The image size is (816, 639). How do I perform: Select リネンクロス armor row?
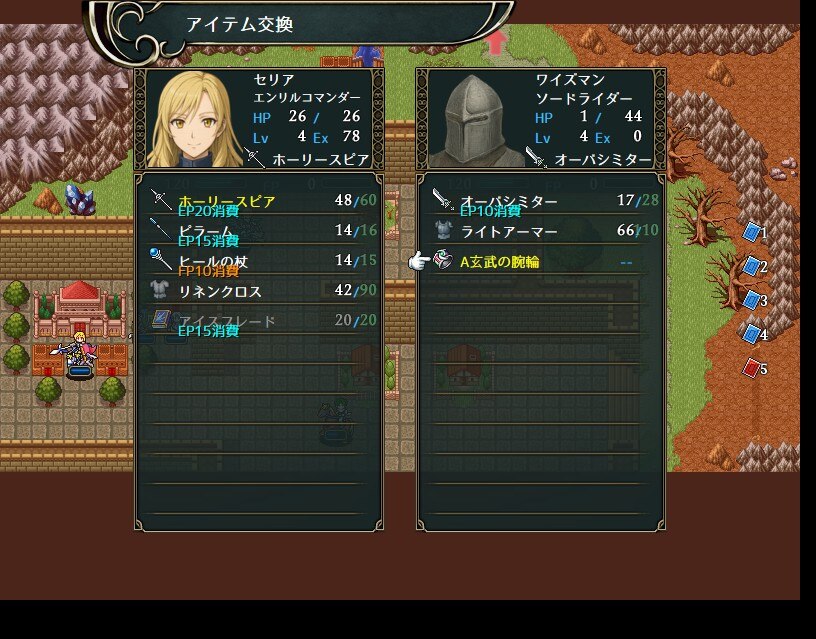[x=258, y=291]
